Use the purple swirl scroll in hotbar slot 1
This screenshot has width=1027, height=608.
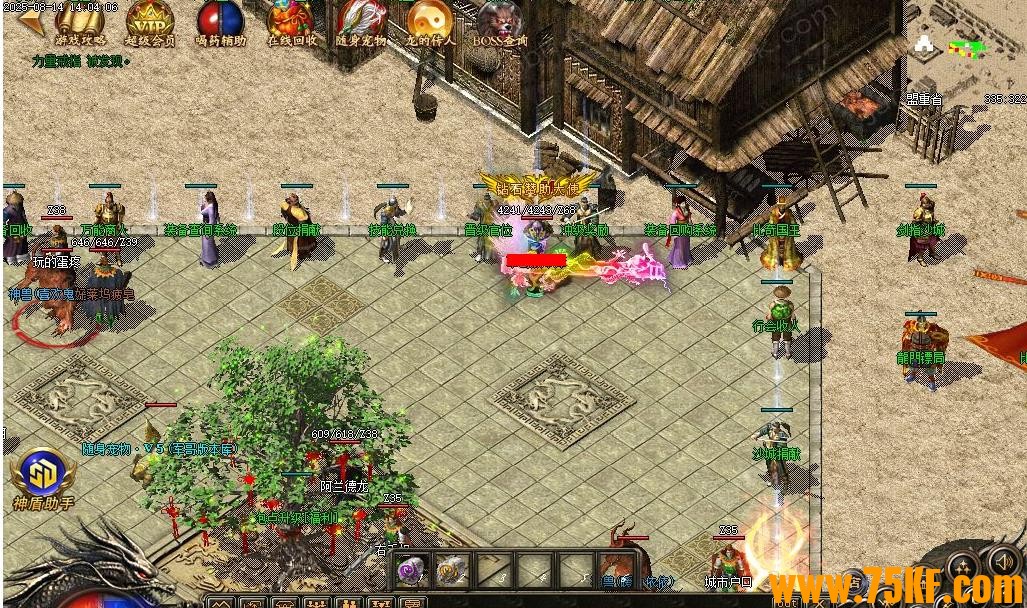pyautogui.click(x=412, y=570)
